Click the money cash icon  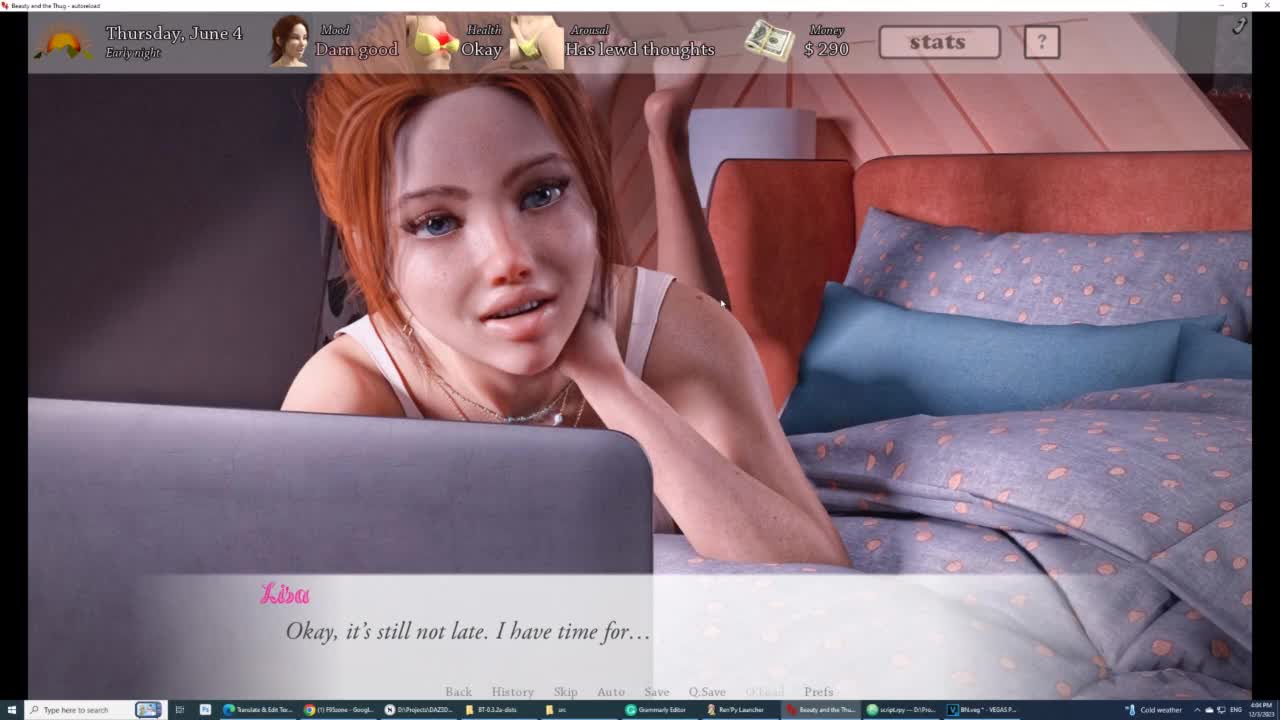[769, 42]
